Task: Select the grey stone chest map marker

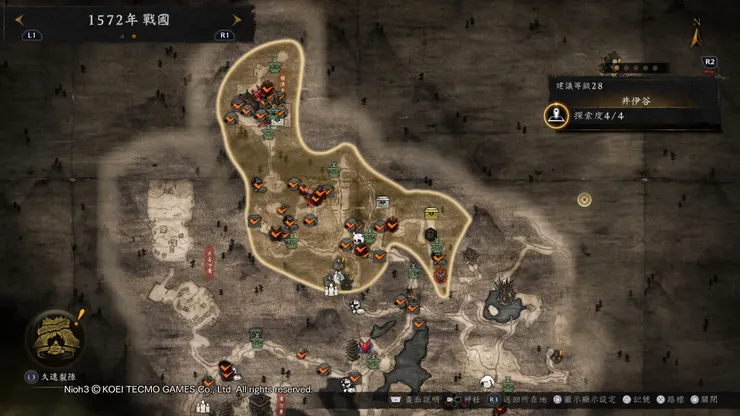Action: pyautogui.click(x=382, y=202)
